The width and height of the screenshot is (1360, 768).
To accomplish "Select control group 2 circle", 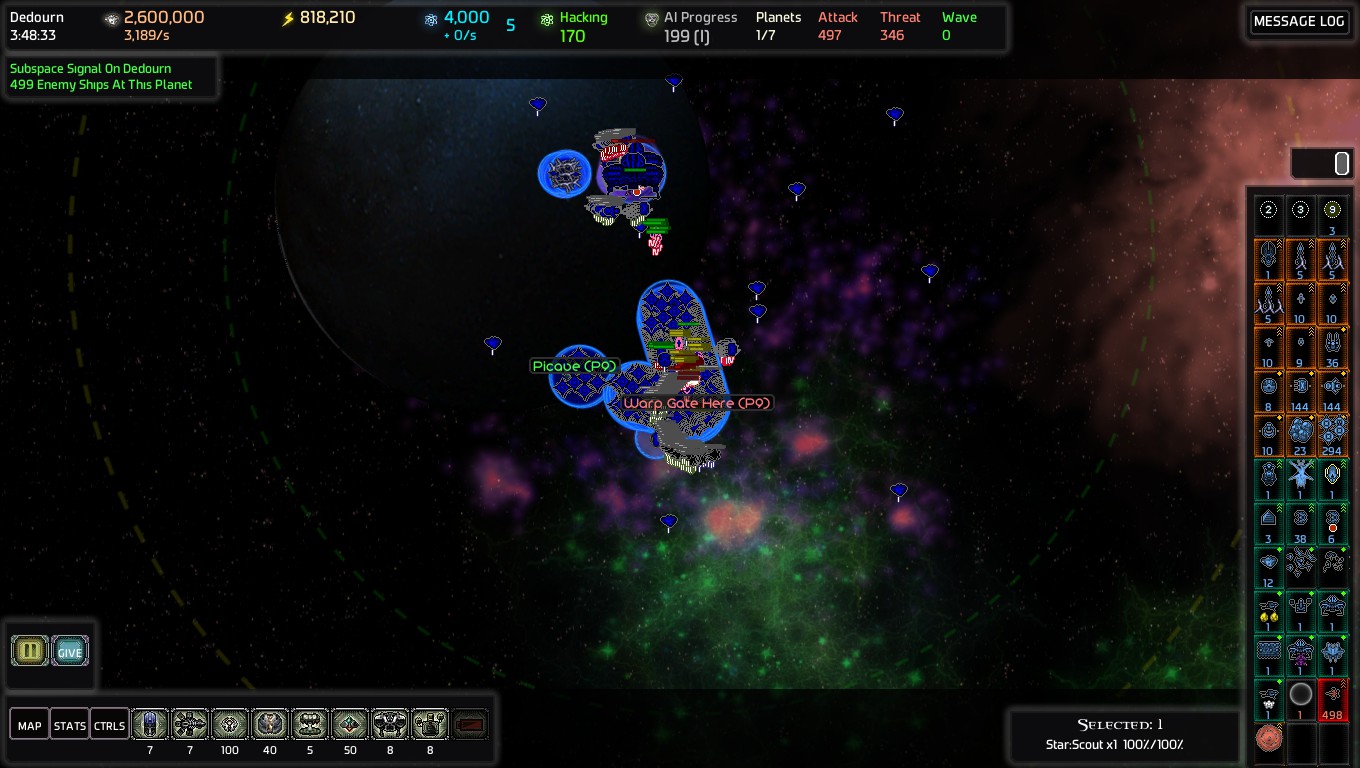I will [x=1269, y=210].
